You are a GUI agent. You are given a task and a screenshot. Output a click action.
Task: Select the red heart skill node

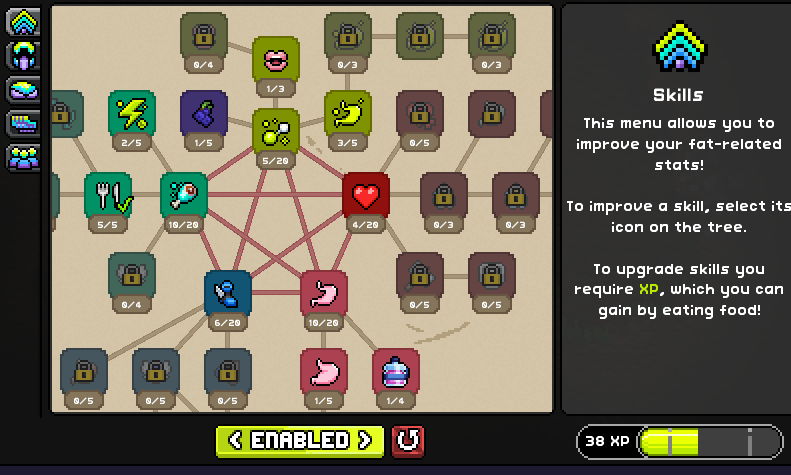pos(366,195)
